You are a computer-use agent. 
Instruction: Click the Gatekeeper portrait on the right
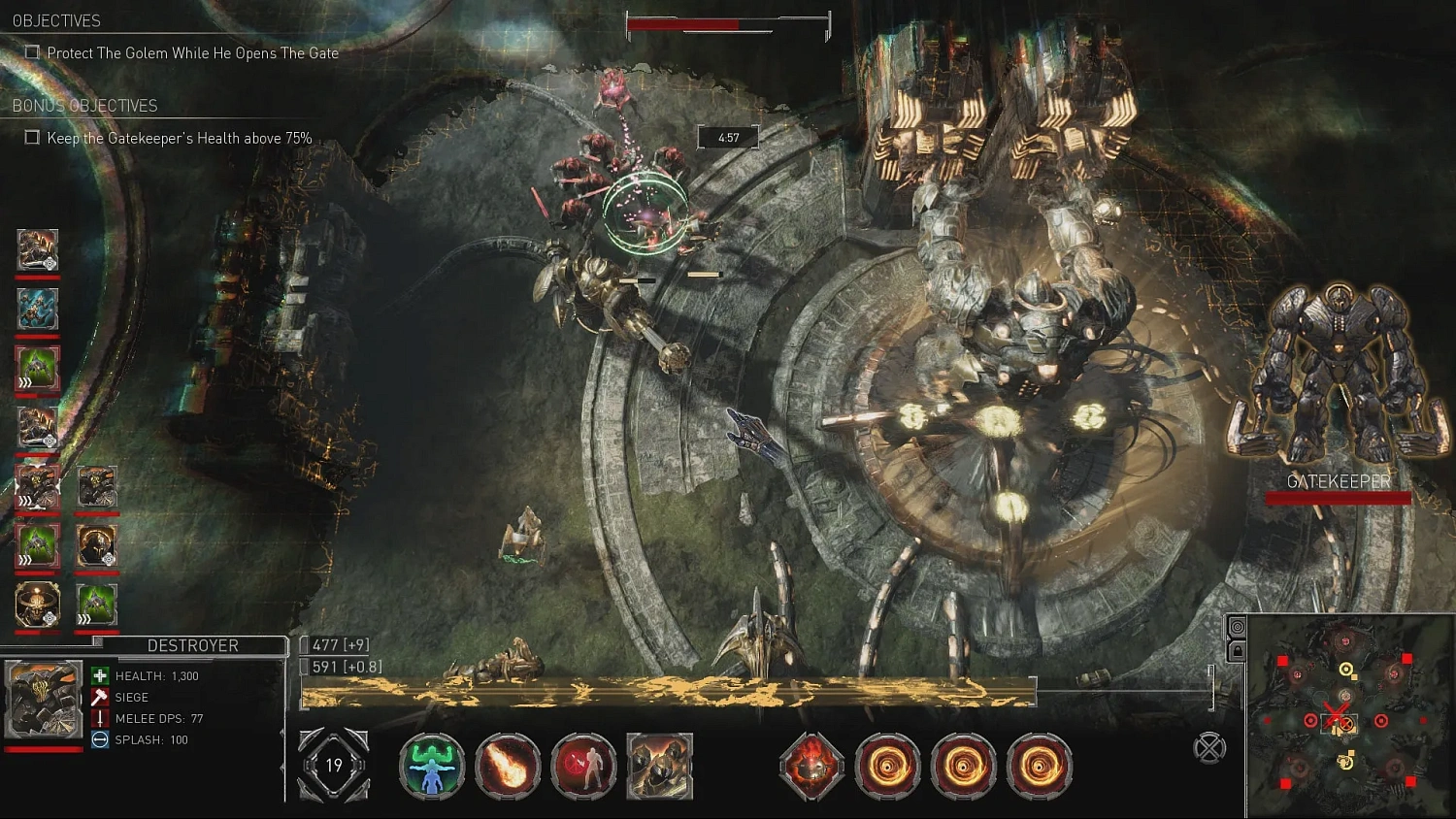tap(1339, 378)
